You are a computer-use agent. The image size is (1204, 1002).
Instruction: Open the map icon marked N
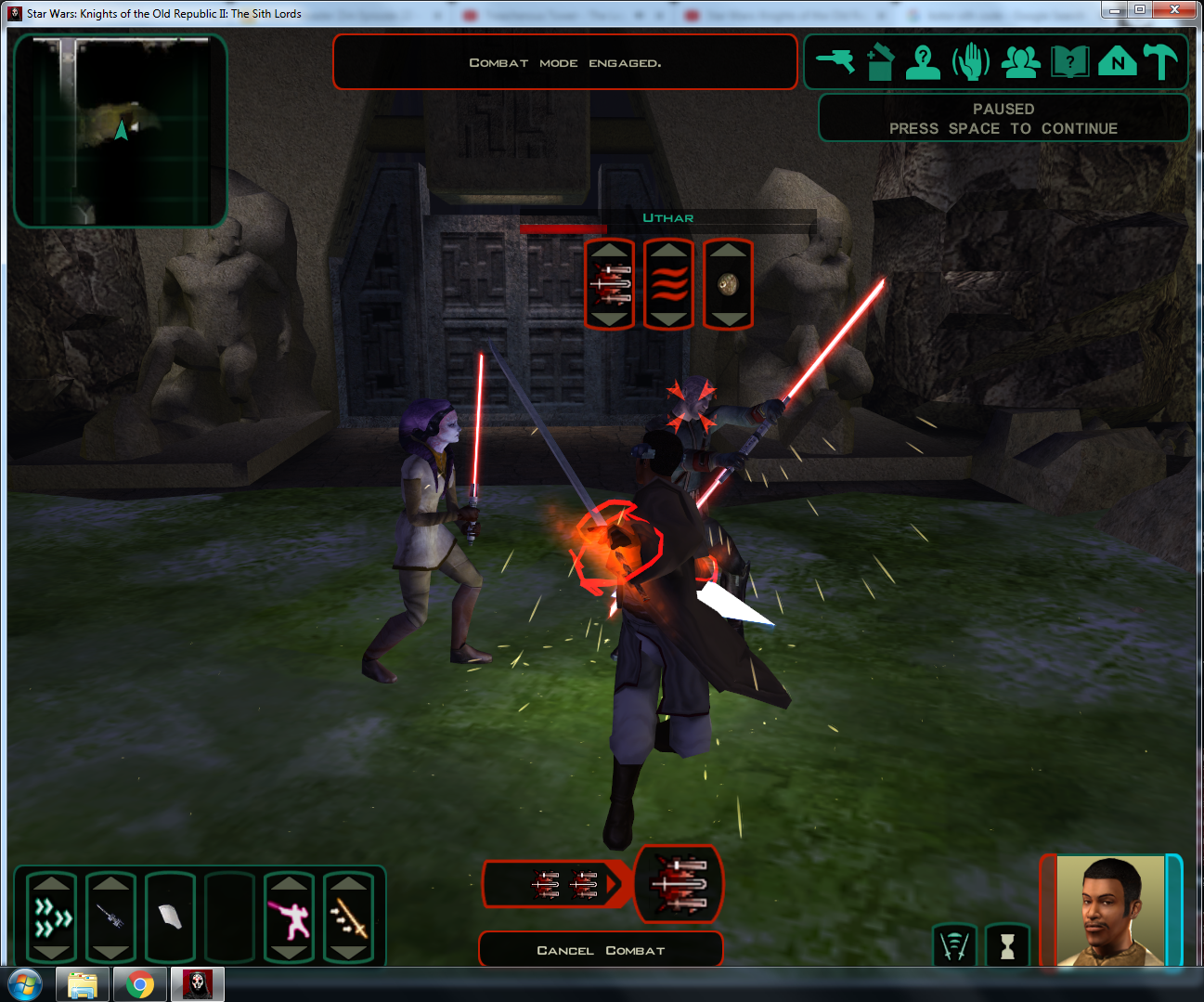1118,62
